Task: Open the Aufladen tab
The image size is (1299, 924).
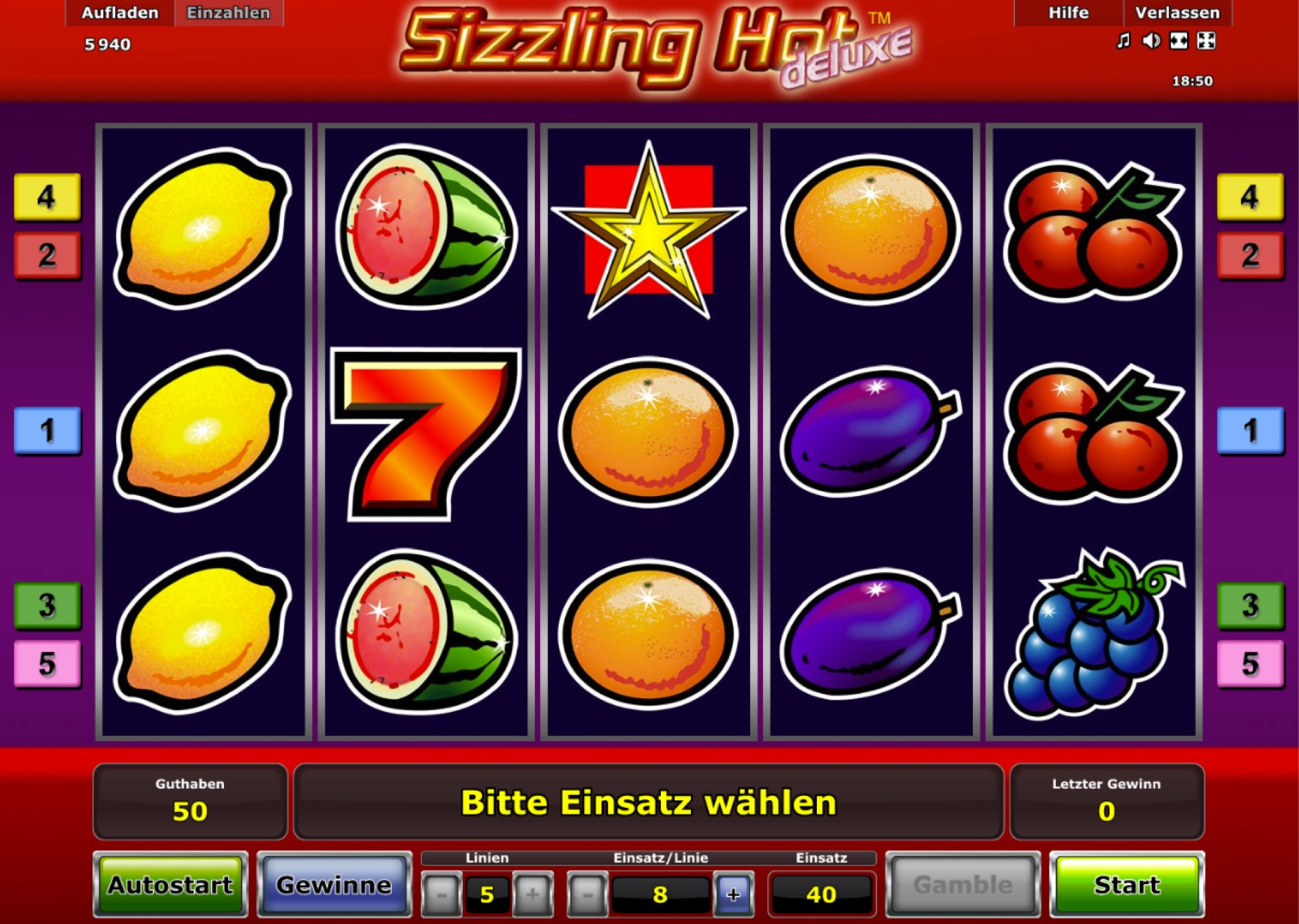Action: (x=120, y=13)
